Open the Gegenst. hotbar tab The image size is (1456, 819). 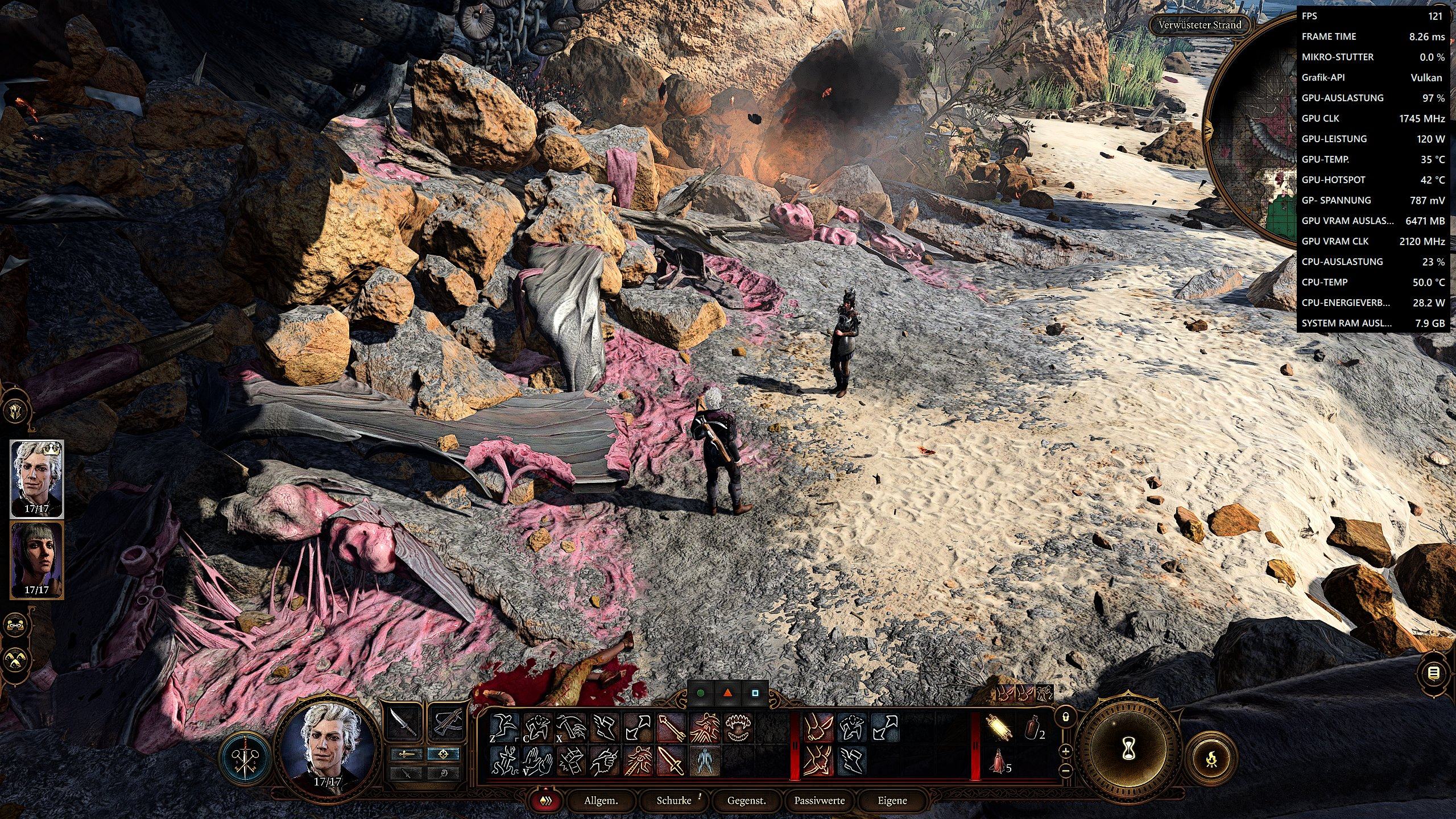coord(746,801)
